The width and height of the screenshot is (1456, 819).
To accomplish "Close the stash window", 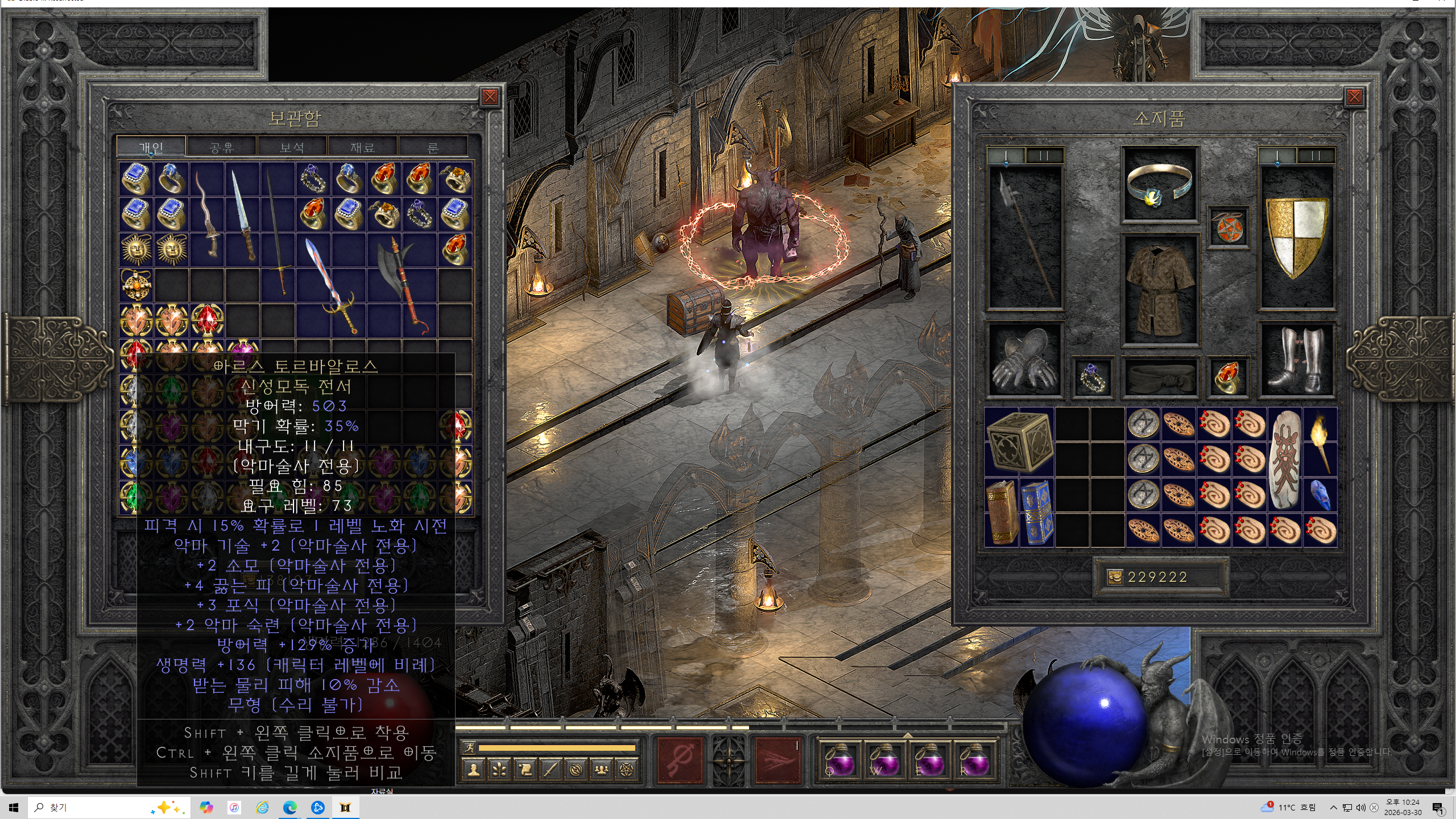I will [x=489, y=97].
